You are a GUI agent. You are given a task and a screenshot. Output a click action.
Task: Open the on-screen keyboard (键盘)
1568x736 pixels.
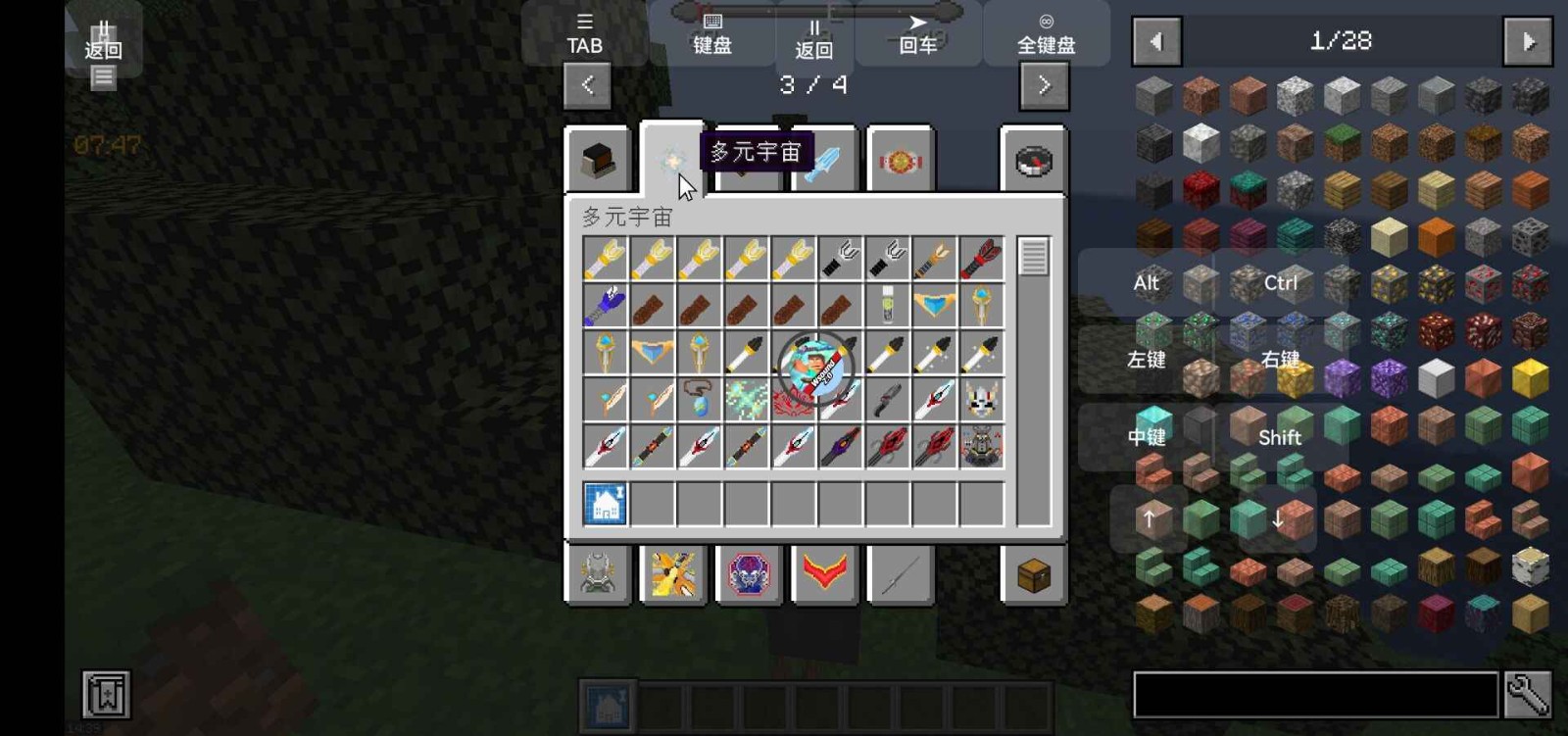click(712, 34)
